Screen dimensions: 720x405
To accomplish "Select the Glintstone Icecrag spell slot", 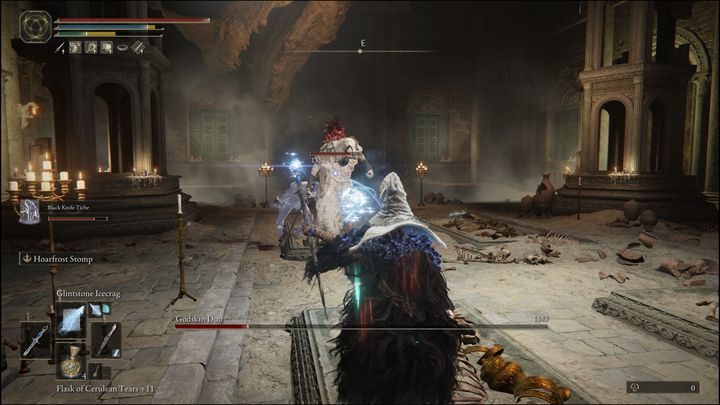I will point(72,319).
